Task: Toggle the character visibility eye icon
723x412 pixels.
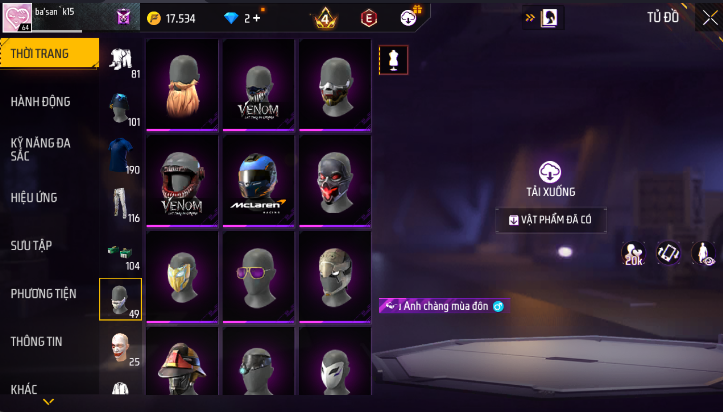Action: 704,253
